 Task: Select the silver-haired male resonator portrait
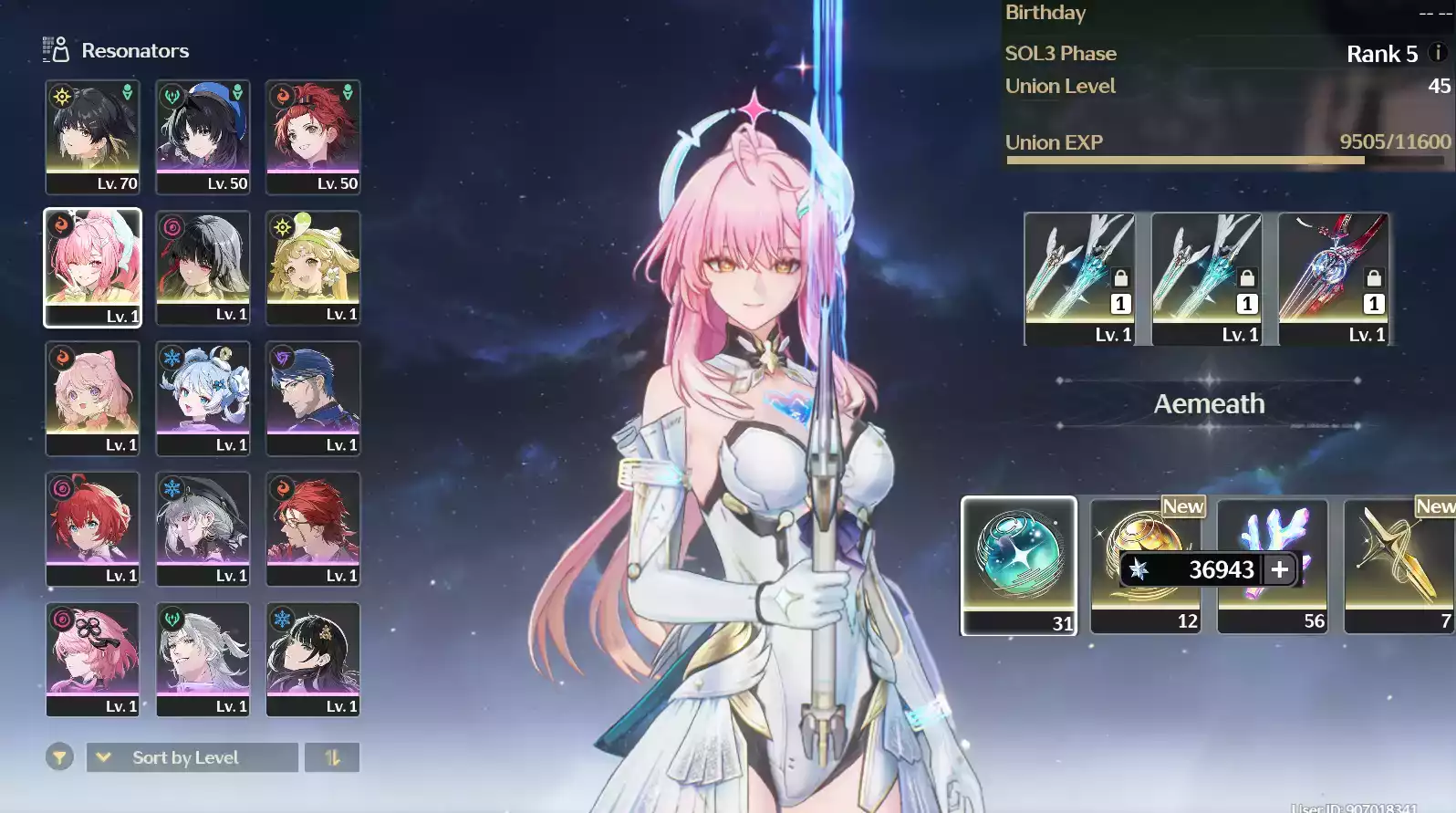click(203, 658)
